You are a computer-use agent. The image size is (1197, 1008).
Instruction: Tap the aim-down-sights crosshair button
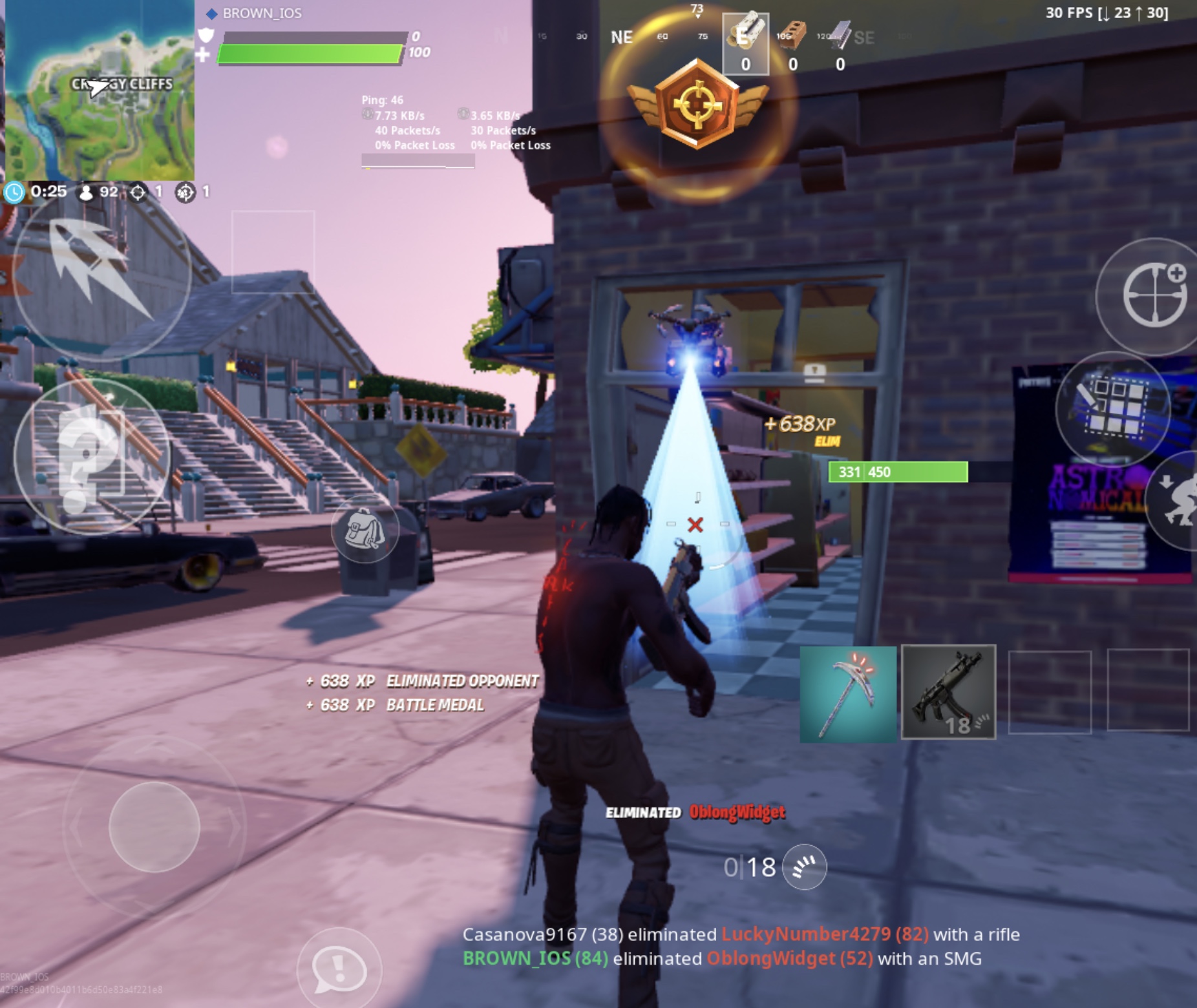(1154, 296)
